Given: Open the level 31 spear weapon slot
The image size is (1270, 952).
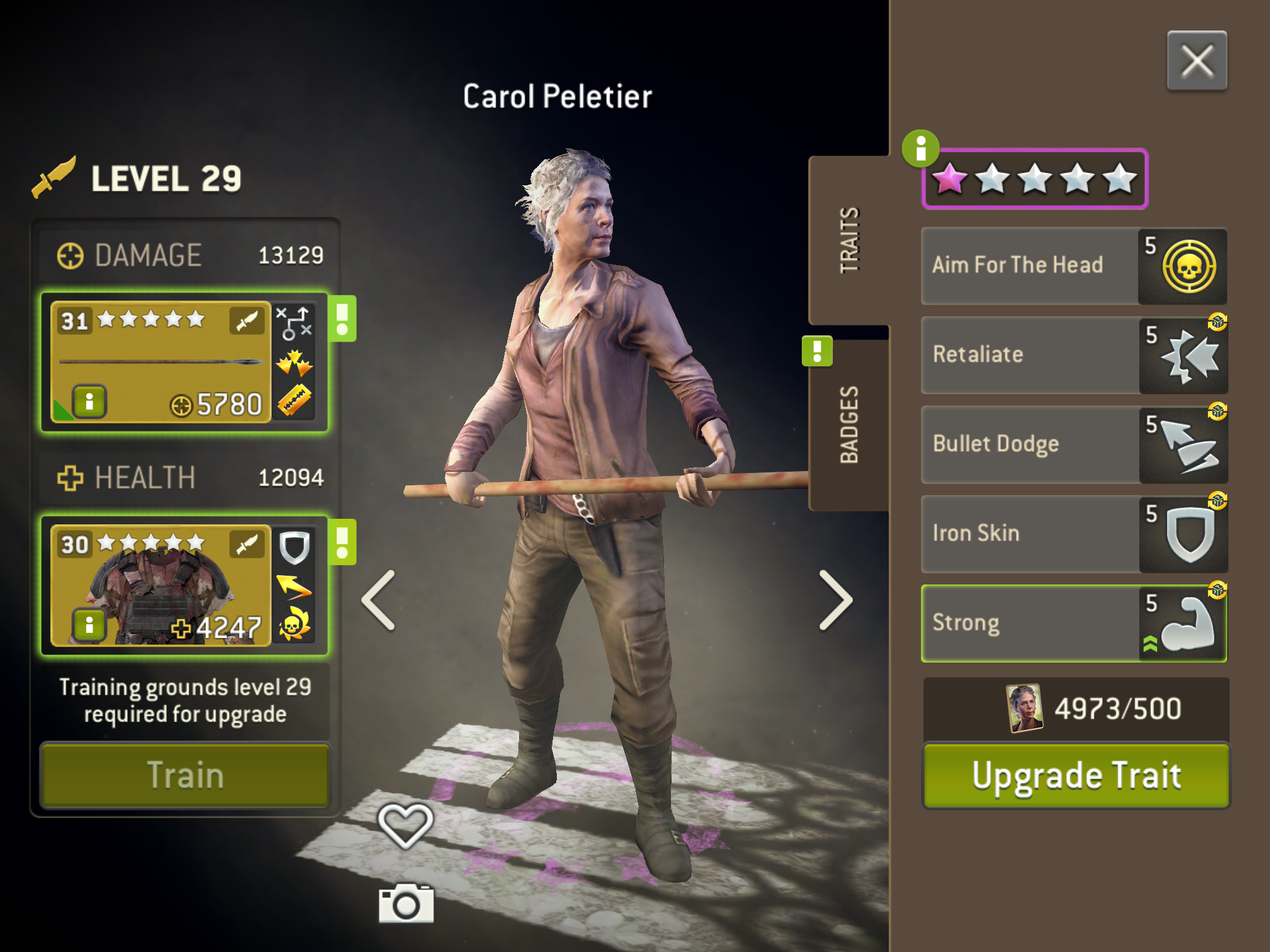Looking at the screenshot, I should point(161,361).
